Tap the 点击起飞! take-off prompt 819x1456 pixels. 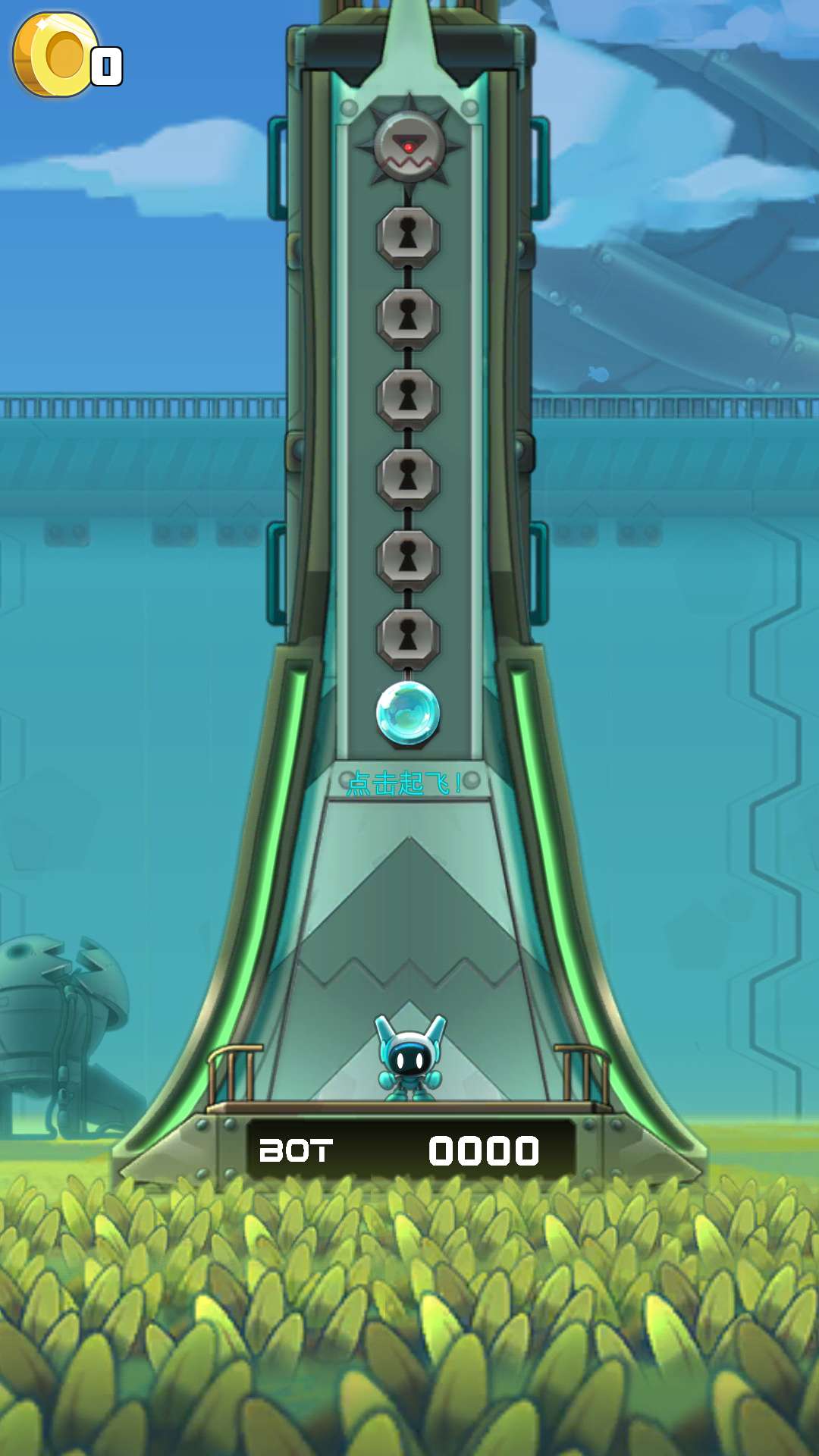(x=405, y=783)
